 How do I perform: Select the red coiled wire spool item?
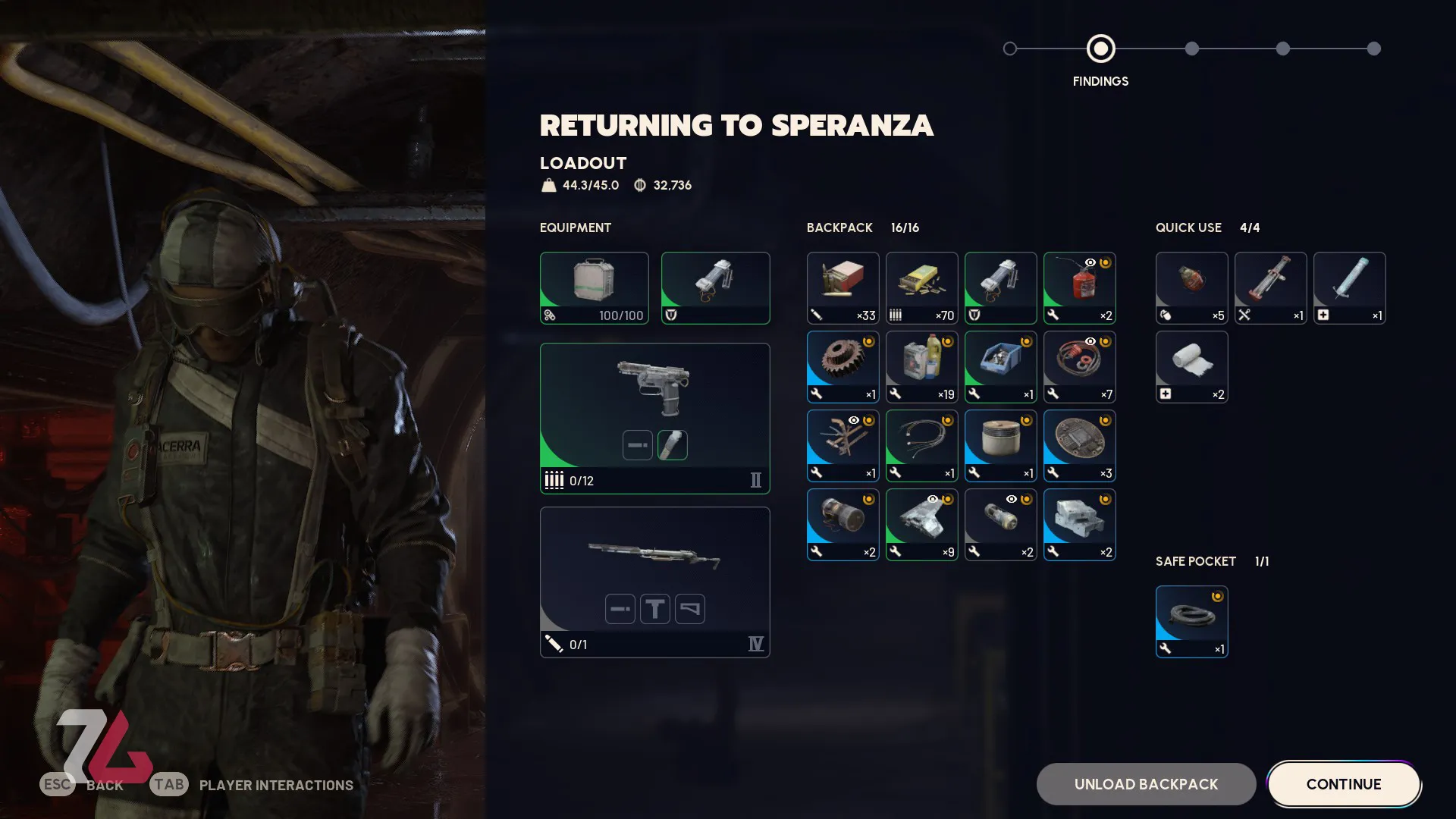(1079, 367)
